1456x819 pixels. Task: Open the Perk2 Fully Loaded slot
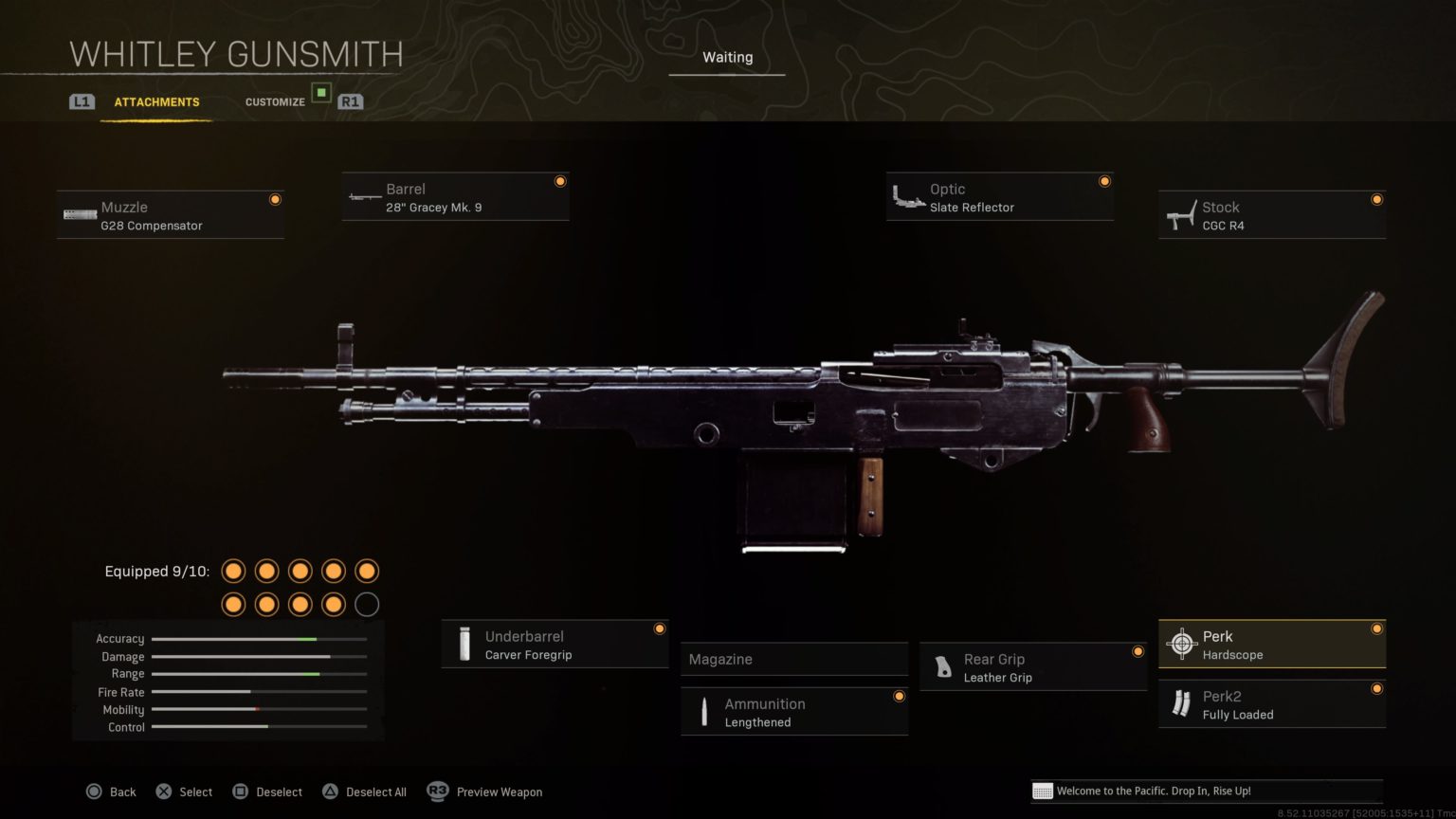1271,704
